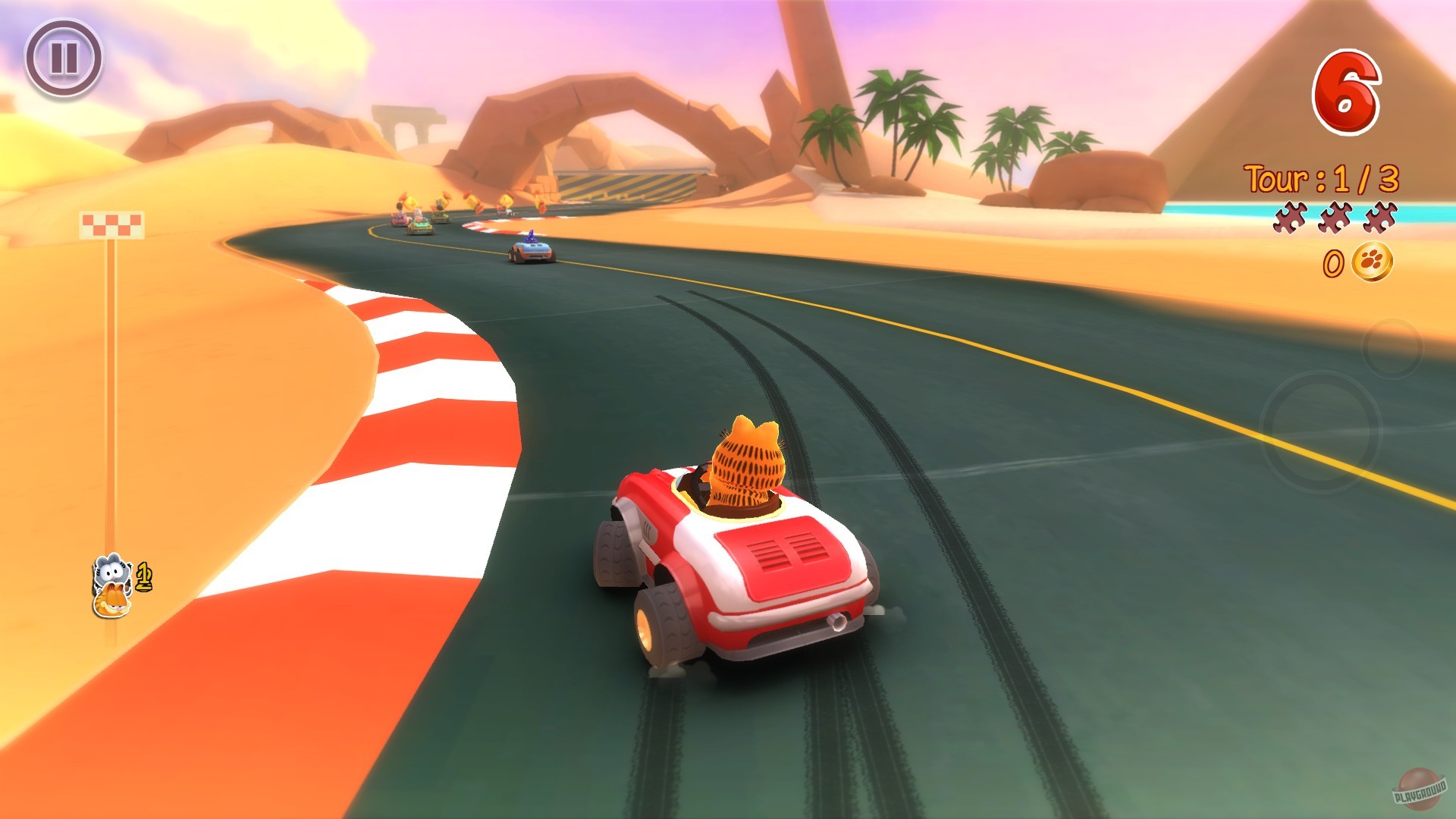
Task: Click the coin count showing 0
Action: [1334, 264]
